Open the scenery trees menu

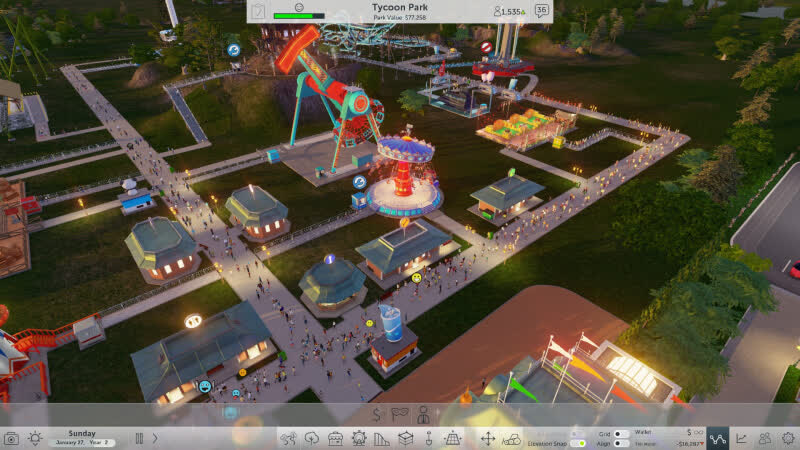tap(311, 438)
